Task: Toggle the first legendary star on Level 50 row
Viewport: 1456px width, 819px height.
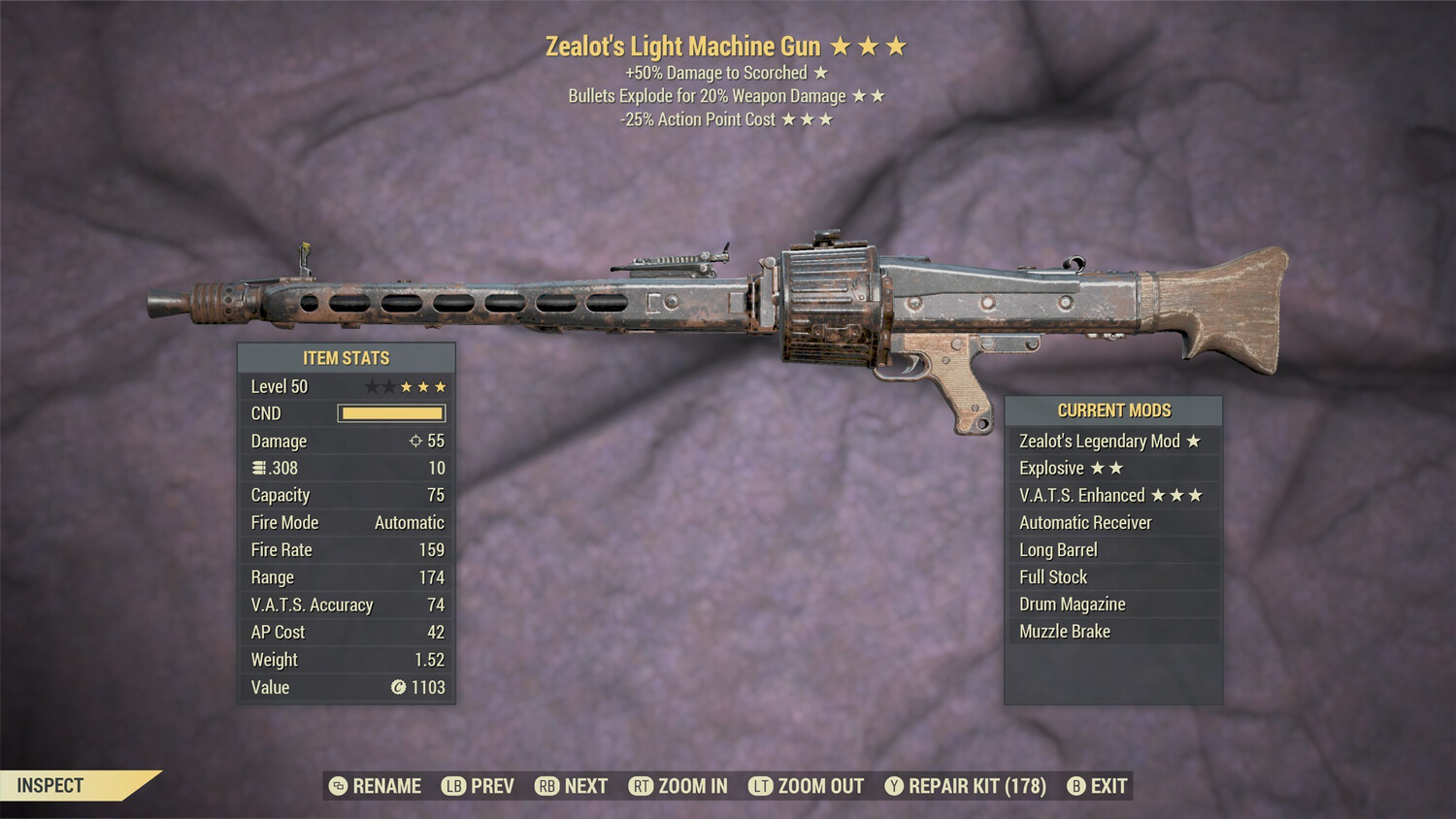Action: pos(373,385)
